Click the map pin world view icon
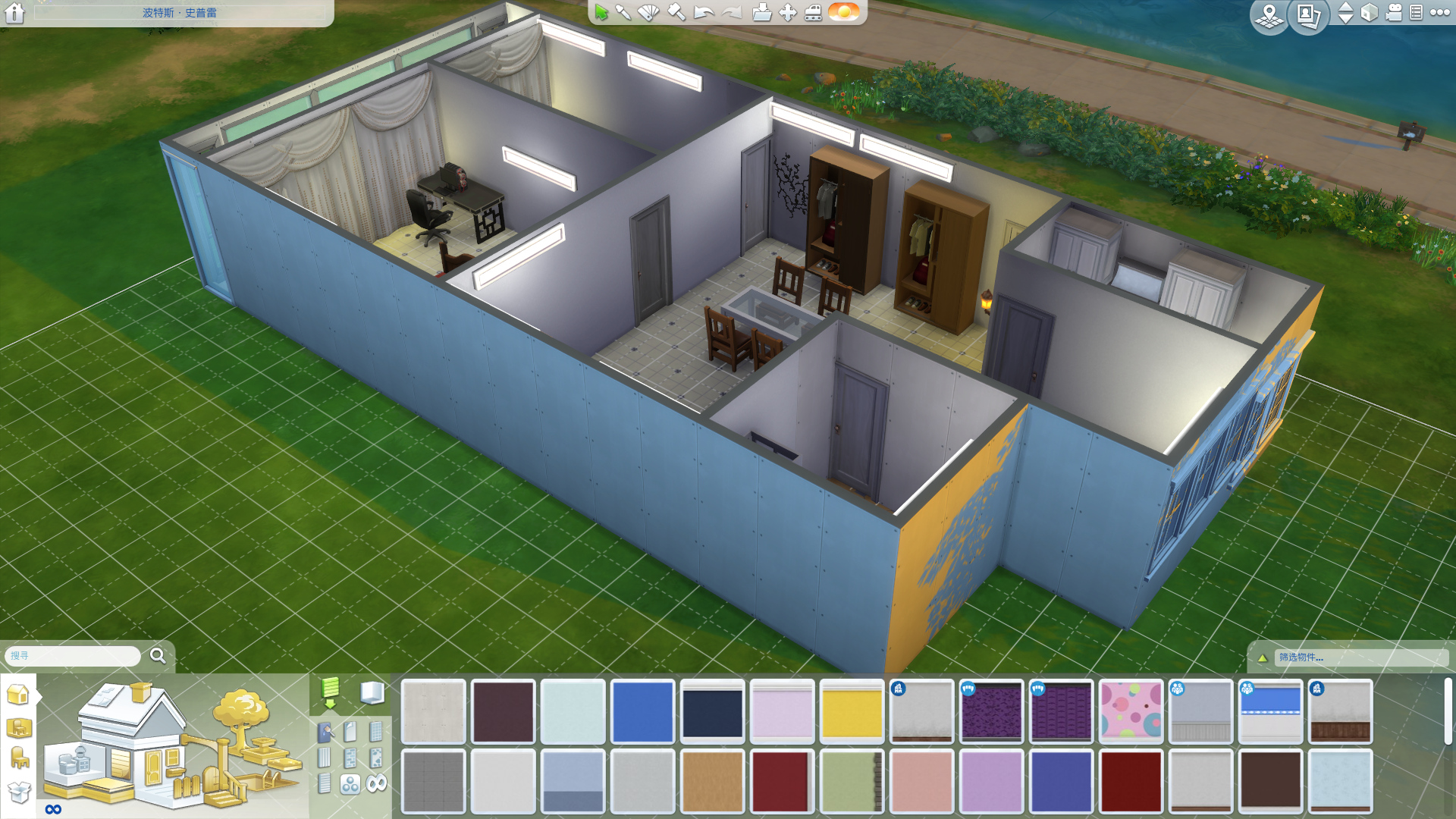The image size is (1456, 819). [x=1269, y=15]
